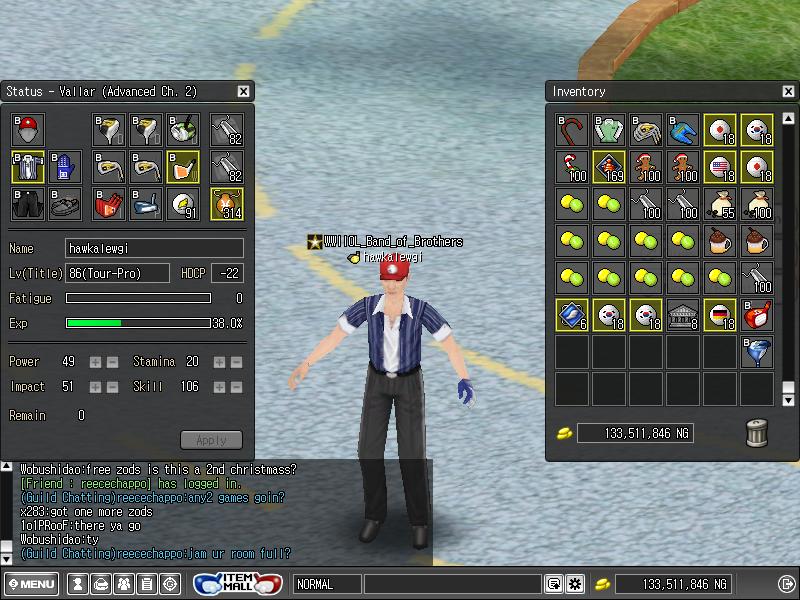
Task: Select the red cap equipment slot
Action: (28, 130)
